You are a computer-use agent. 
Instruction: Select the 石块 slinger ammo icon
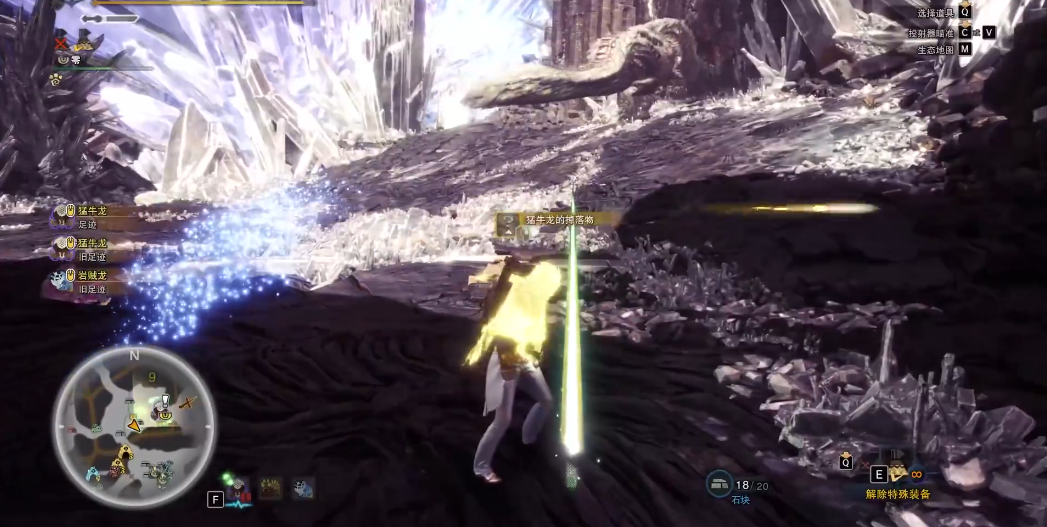(x=720, y=484)
